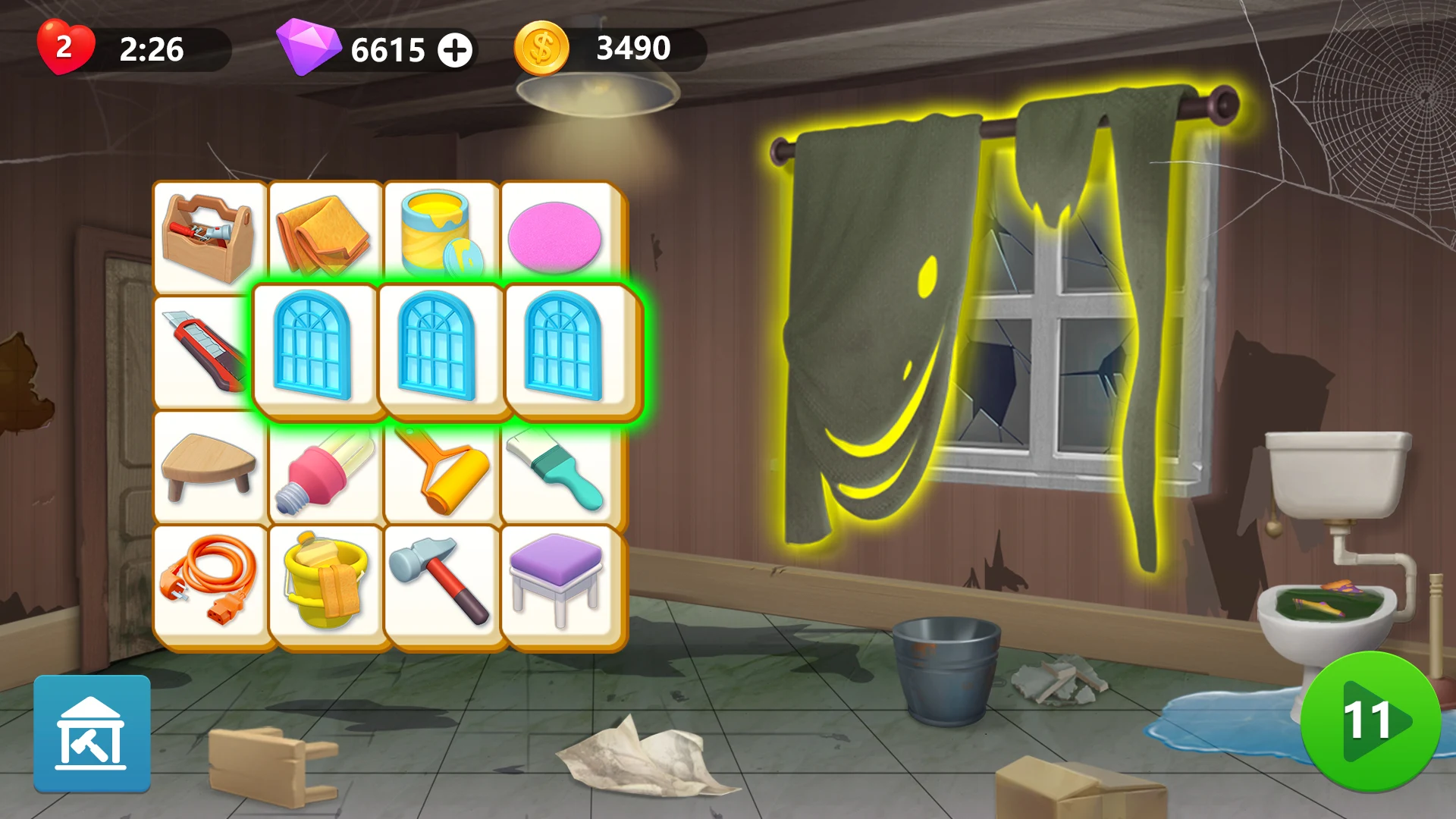This screenshot has height=819, width=1456.
Task: Open the gem purchase with the plus button
Action: tap(455, 50)
